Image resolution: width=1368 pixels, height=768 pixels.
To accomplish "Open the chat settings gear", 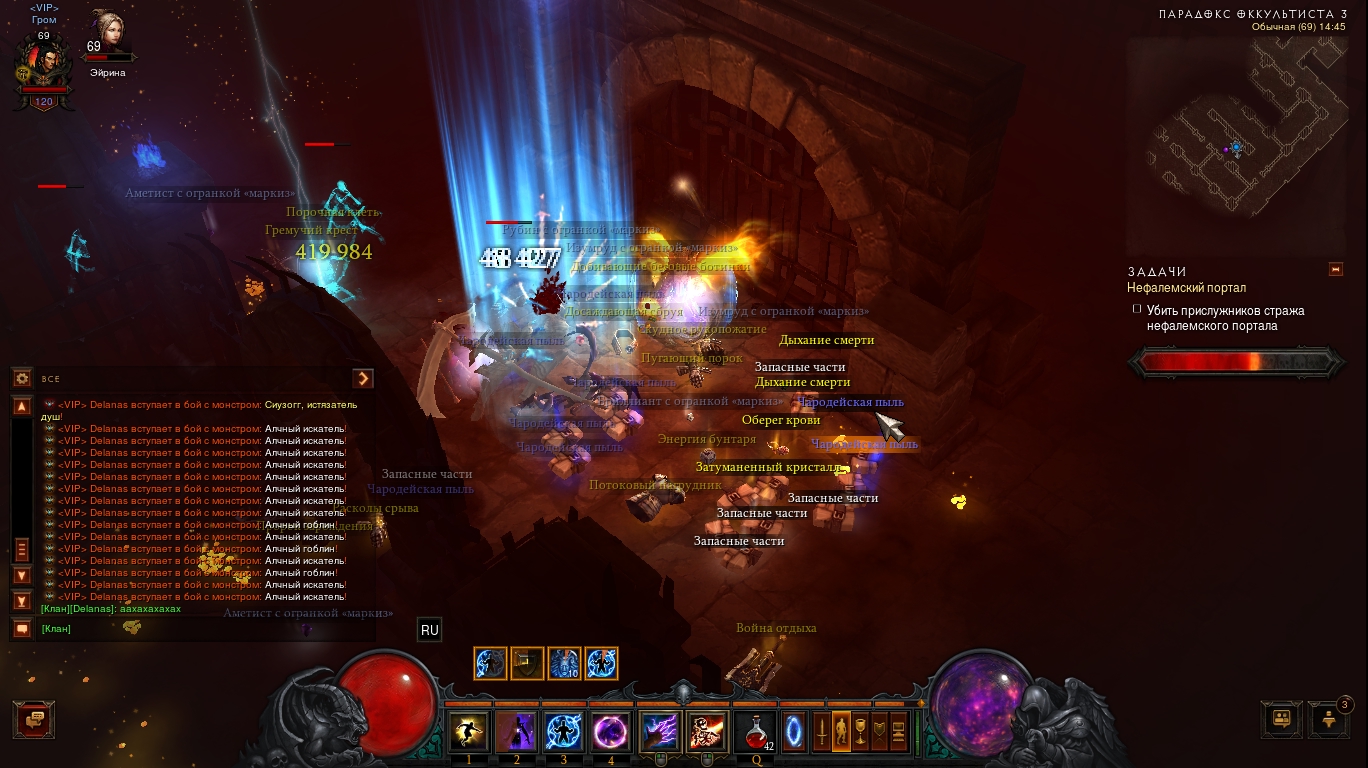I will click(22, 378).
